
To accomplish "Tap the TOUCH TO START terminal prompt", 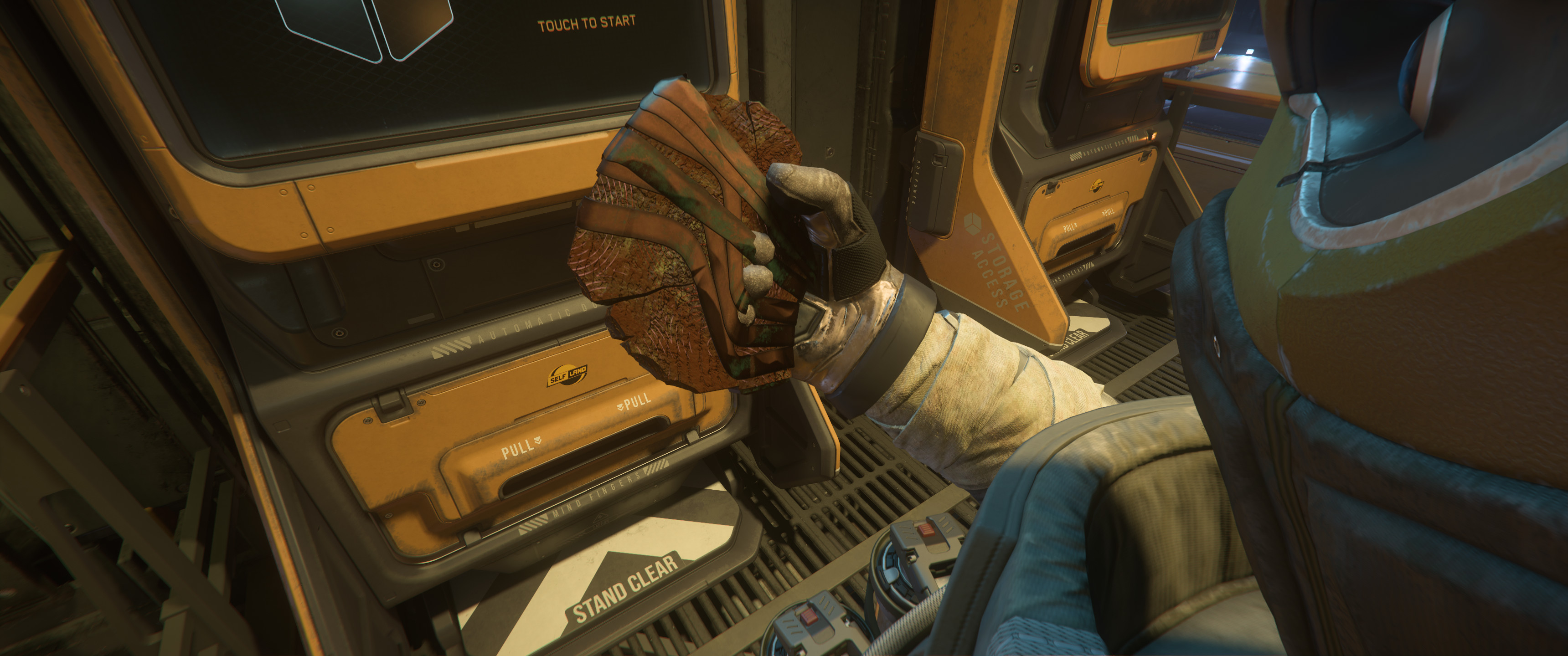I will tap(586, 24).
